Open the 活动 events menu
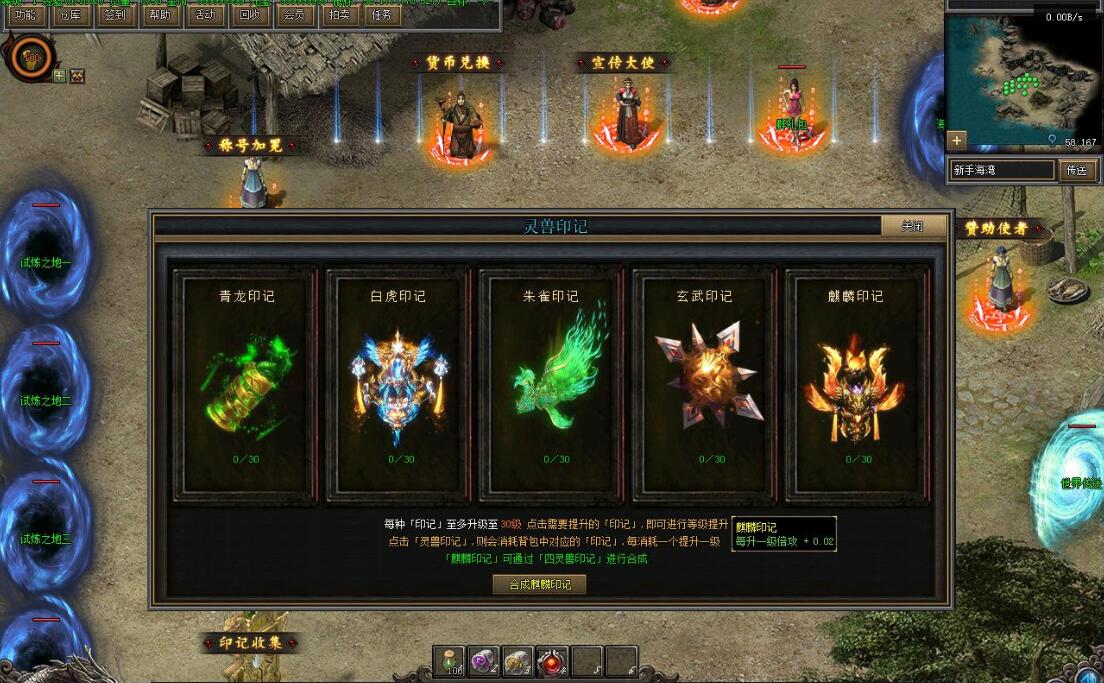The image size is (1104, 683). pos(204,15)
